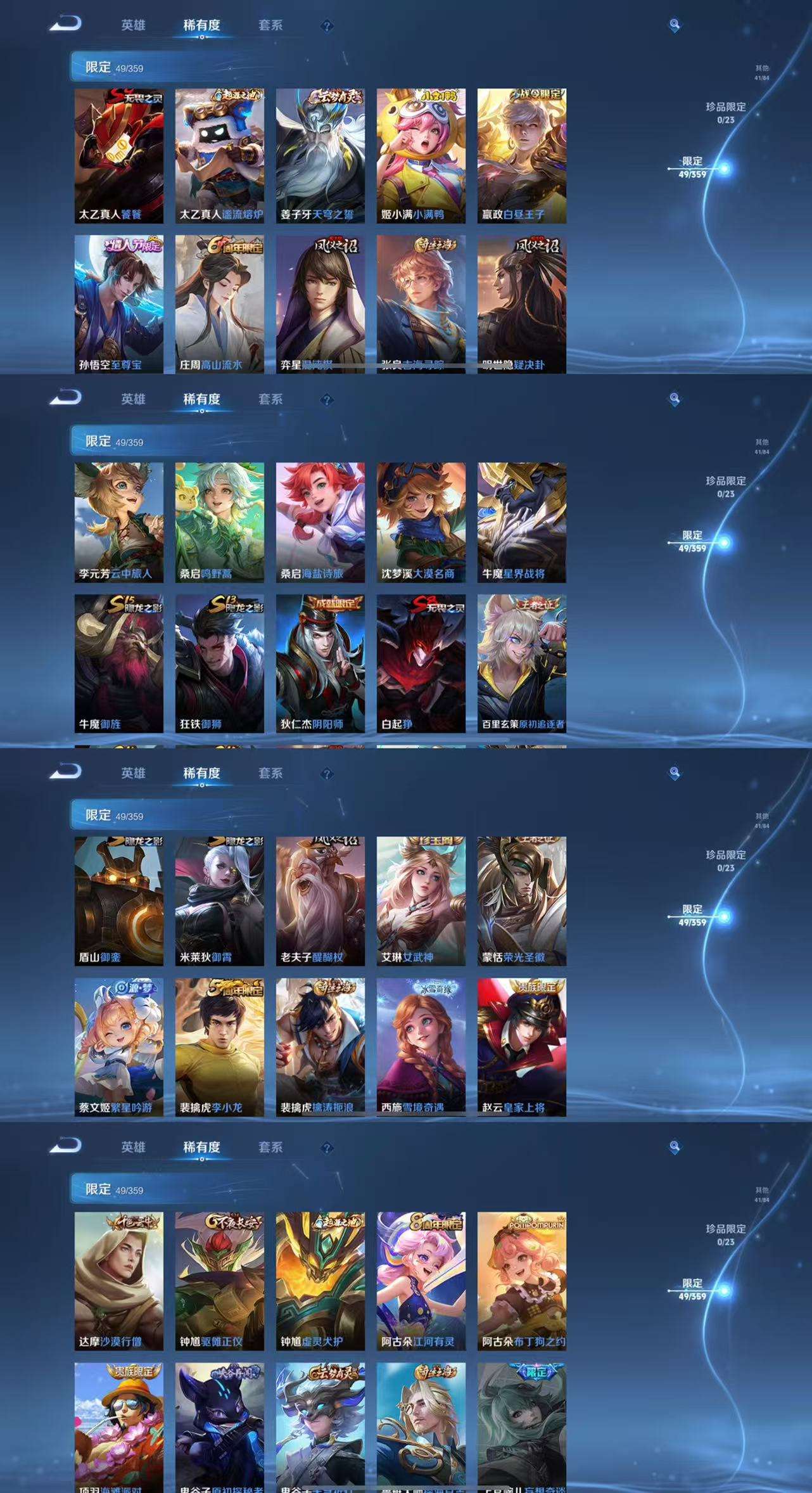
Task: Select the 狄仁杰 阴阳师 skin
Action: (320, 663)
